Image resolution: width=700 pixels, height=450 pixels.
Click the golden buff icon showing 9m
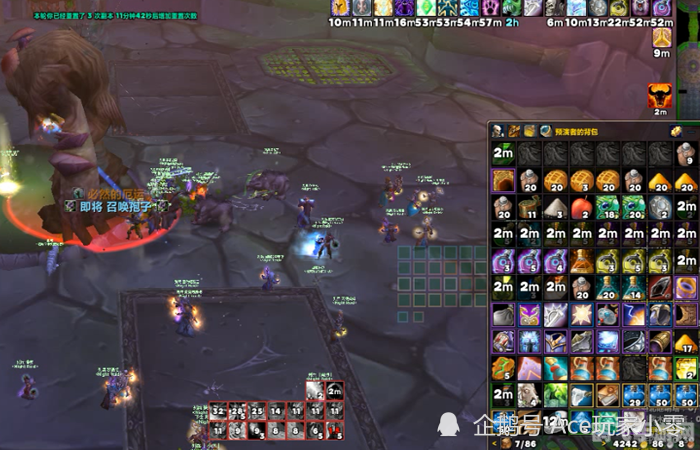(x=661, y=38)
